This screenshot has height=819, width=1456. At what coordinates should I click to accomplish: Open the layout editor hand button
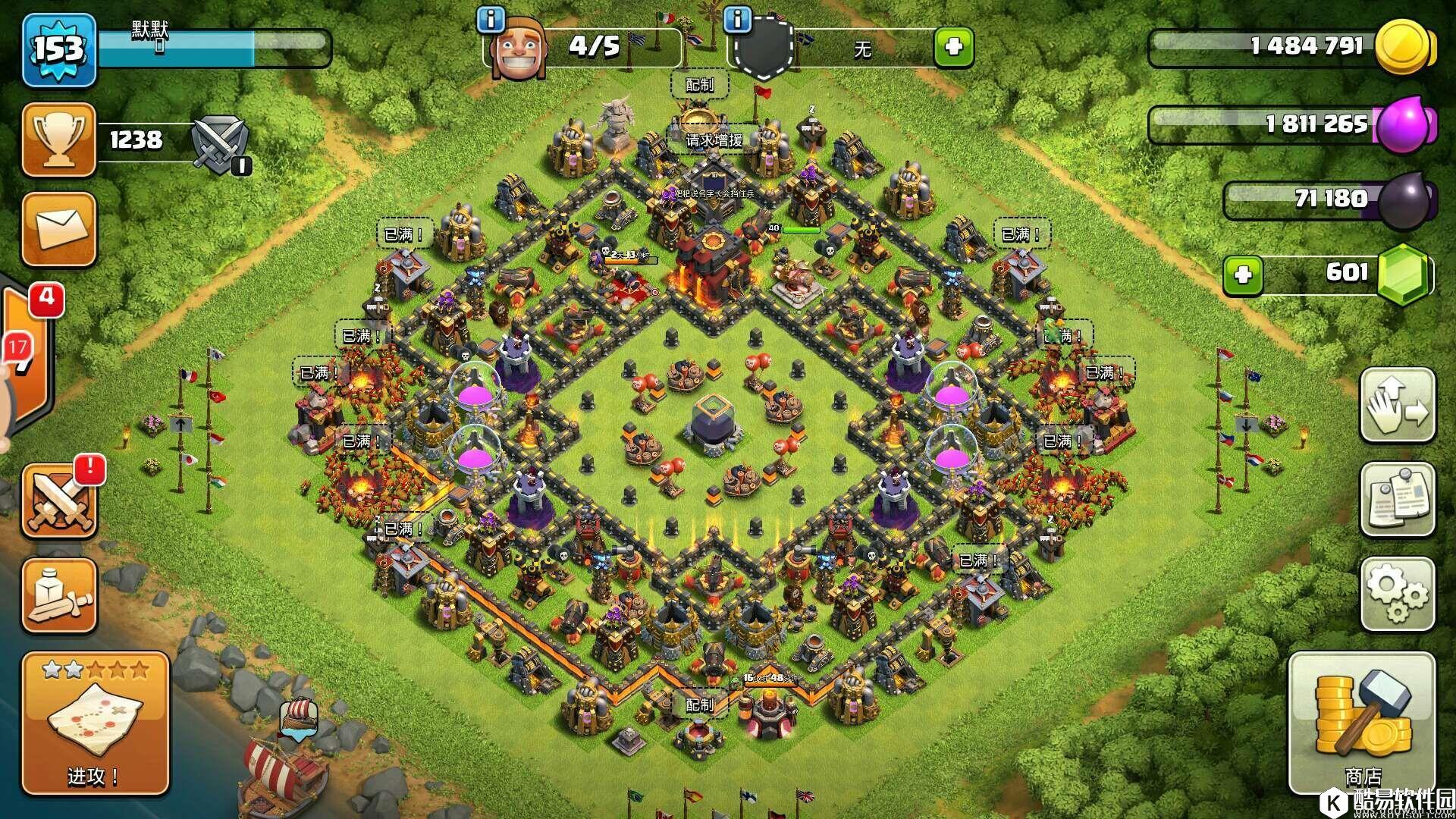tap(1397, 406)
